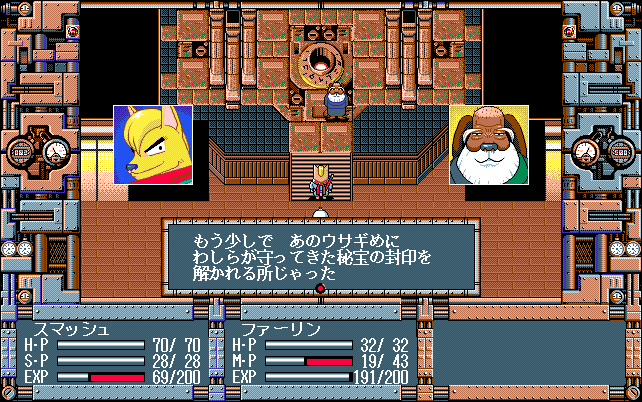Click the red continue indicator under the dialogue
Viewport: 642px width, 402px height.
[320, 289]
